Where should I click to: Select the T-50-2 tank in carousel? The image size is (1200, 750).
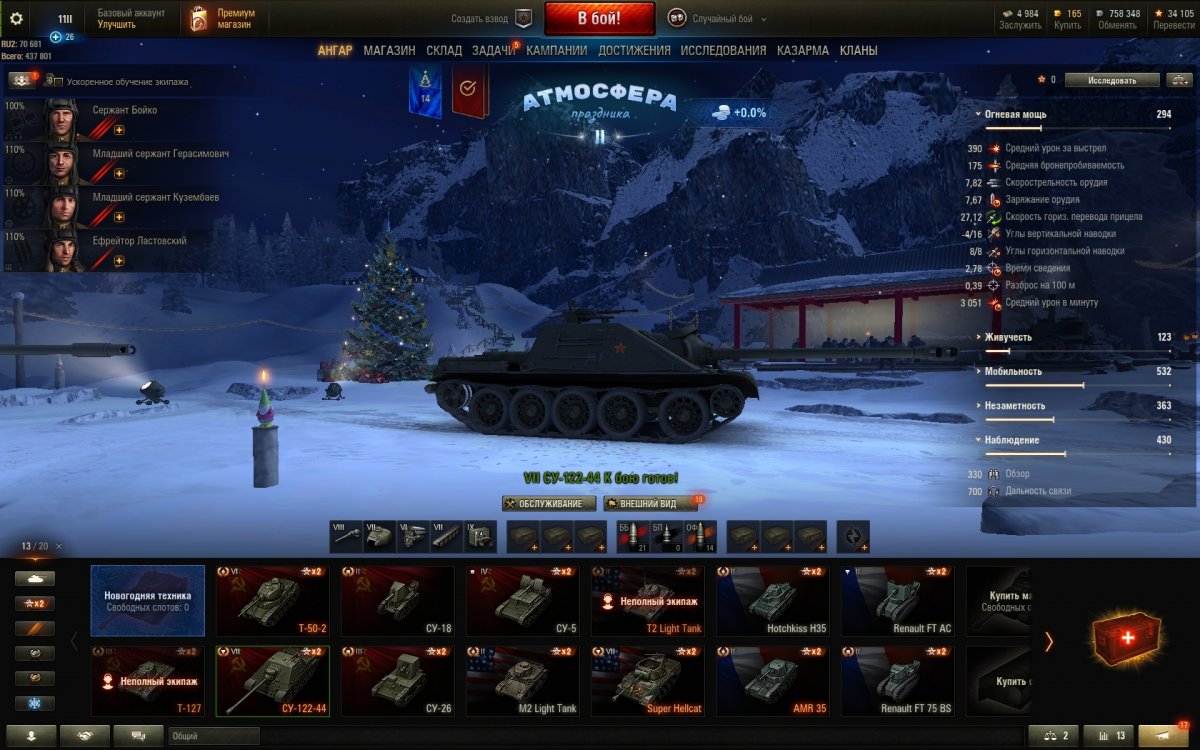click(x=272, y=601)
